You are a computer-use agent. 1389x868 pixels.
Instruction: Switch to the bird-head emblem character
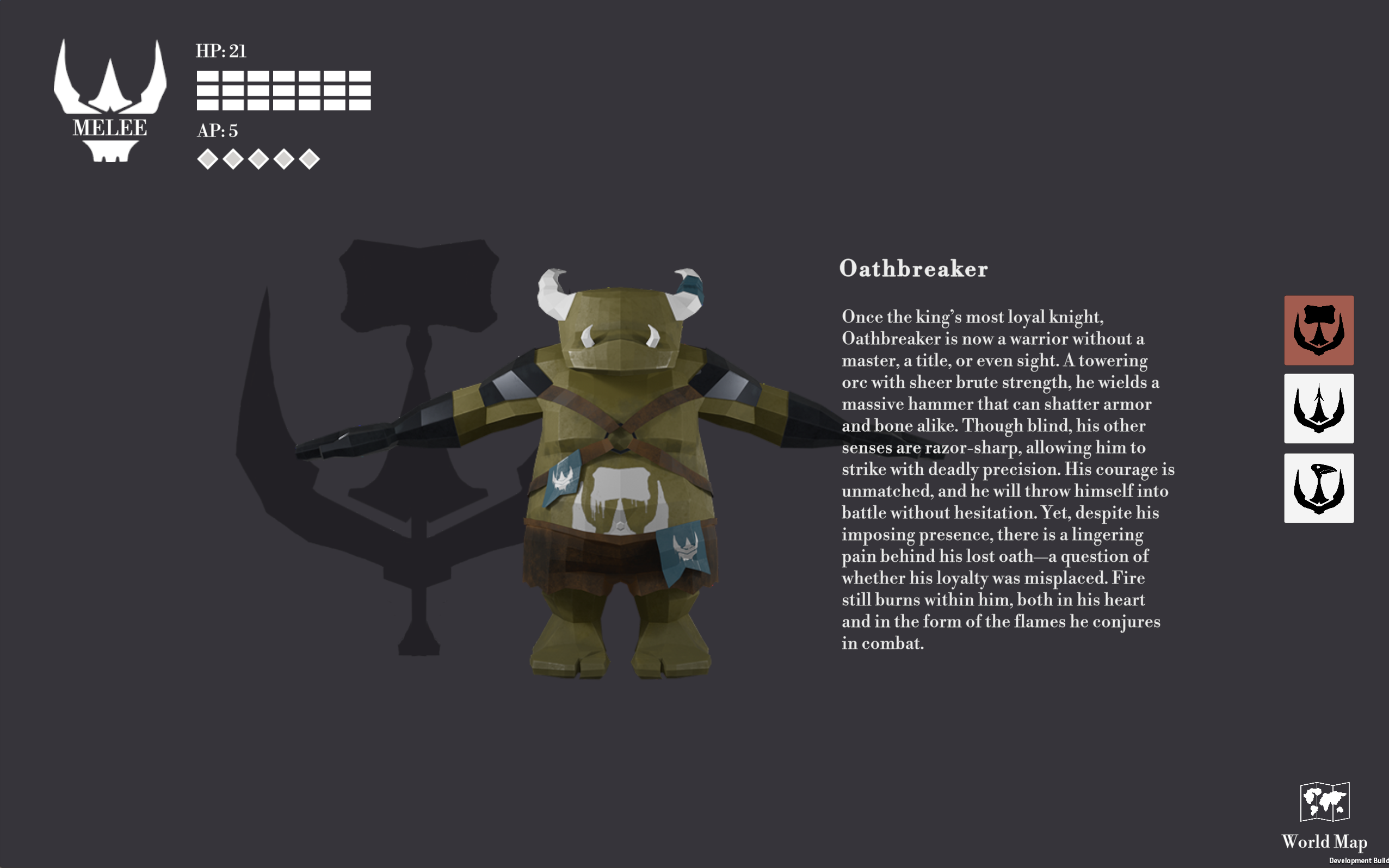[1318, 488]
